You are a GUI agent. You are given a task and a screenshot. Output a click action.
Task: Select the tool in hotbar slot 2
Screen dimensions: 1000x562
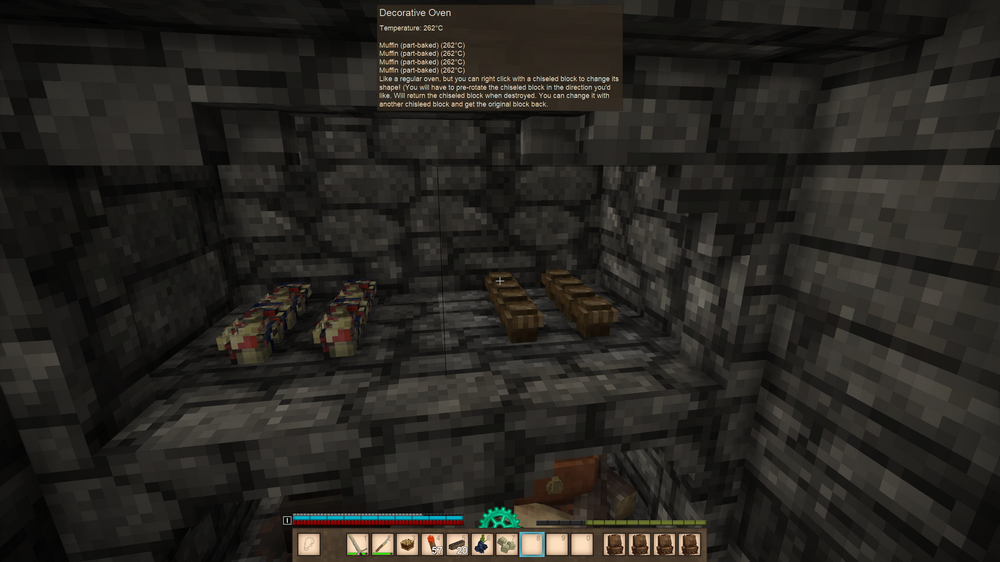pyautogui.click(x=383, y=545)
